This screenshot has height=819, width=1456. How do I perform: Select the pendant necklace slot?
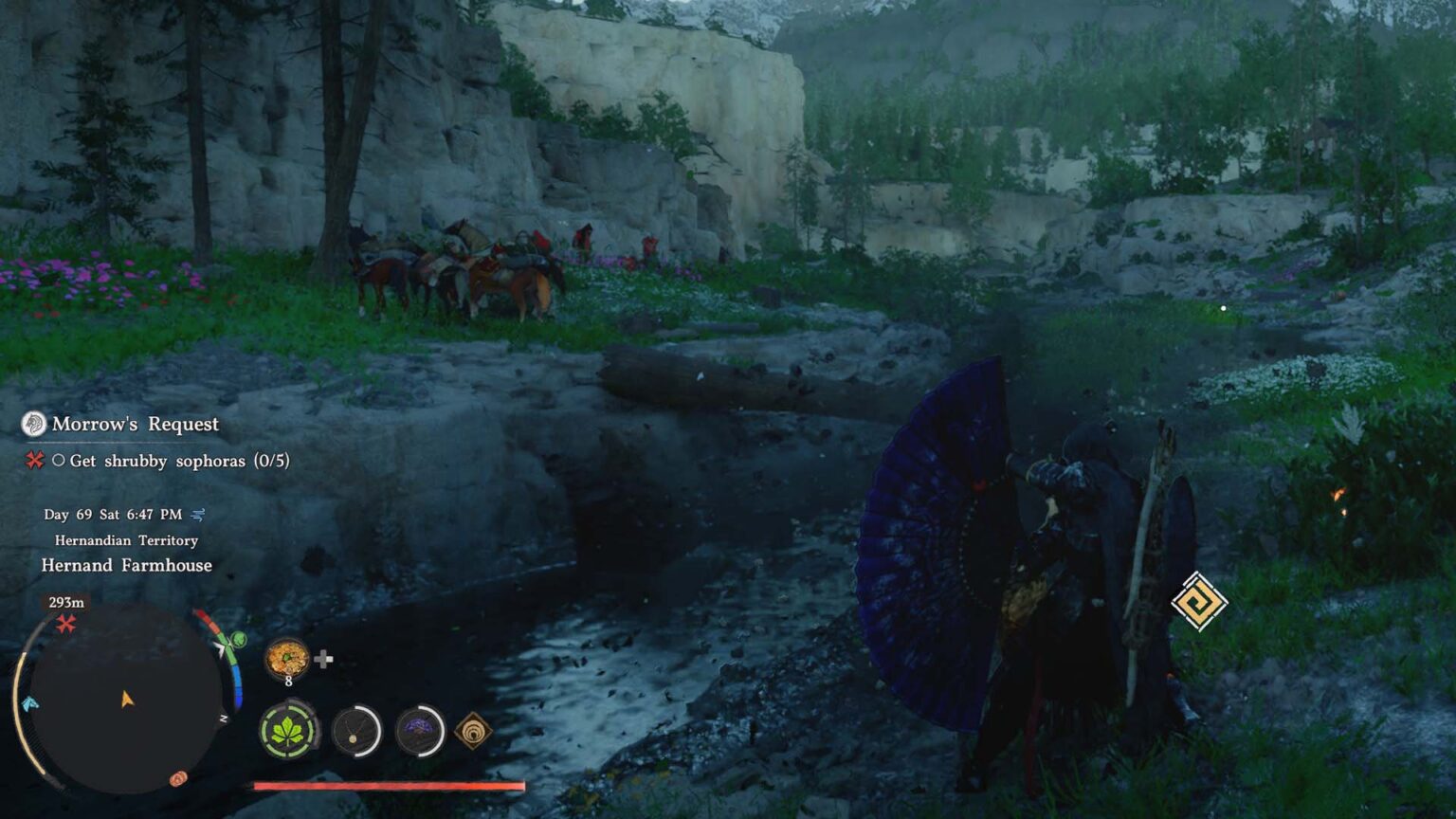click(x=356, y=731)
